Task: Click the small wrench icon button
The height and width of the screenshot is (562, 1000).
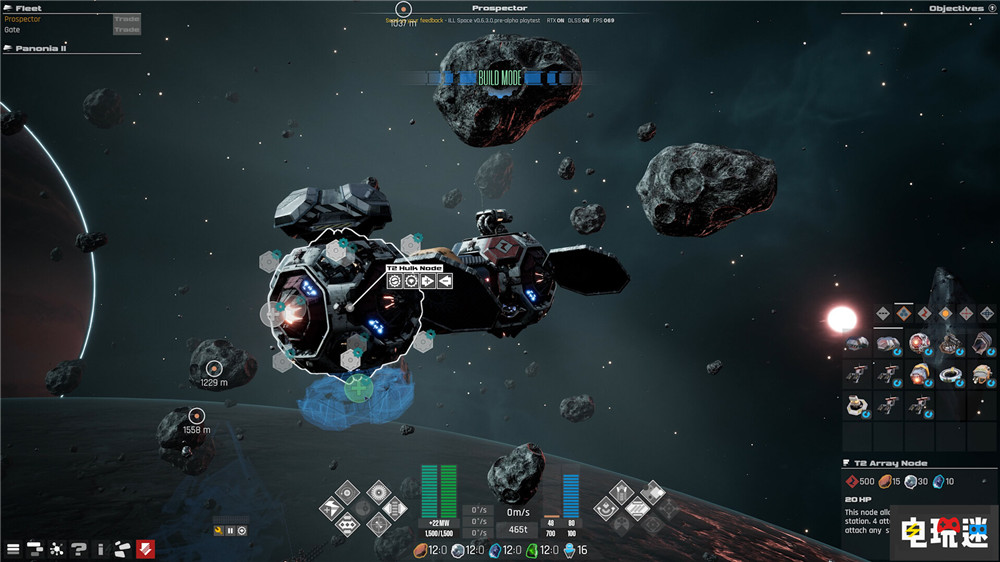Action: 218,530
